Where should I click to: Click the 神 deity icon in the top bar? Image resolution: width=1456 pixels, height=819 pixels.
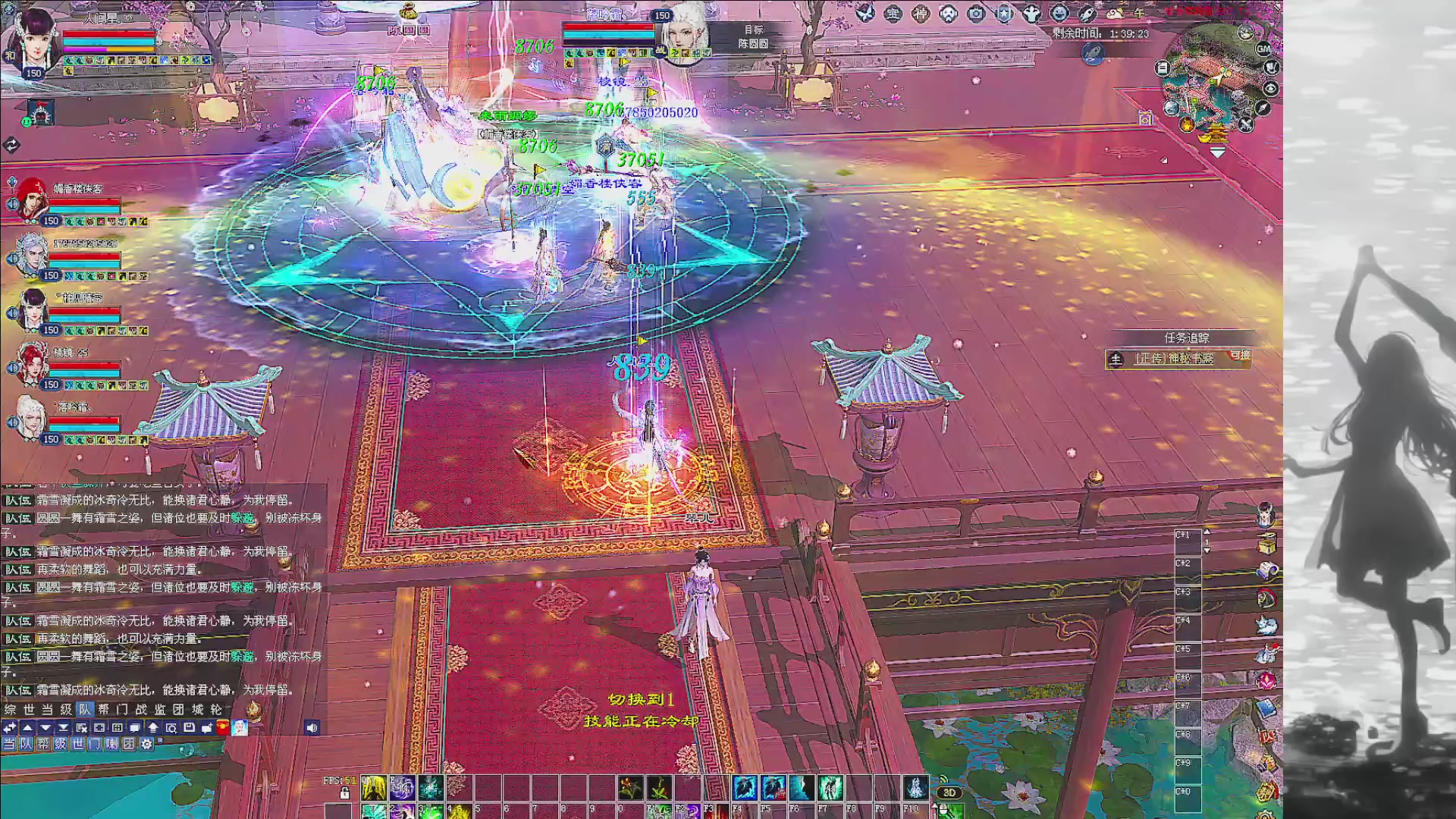(921, 14)
